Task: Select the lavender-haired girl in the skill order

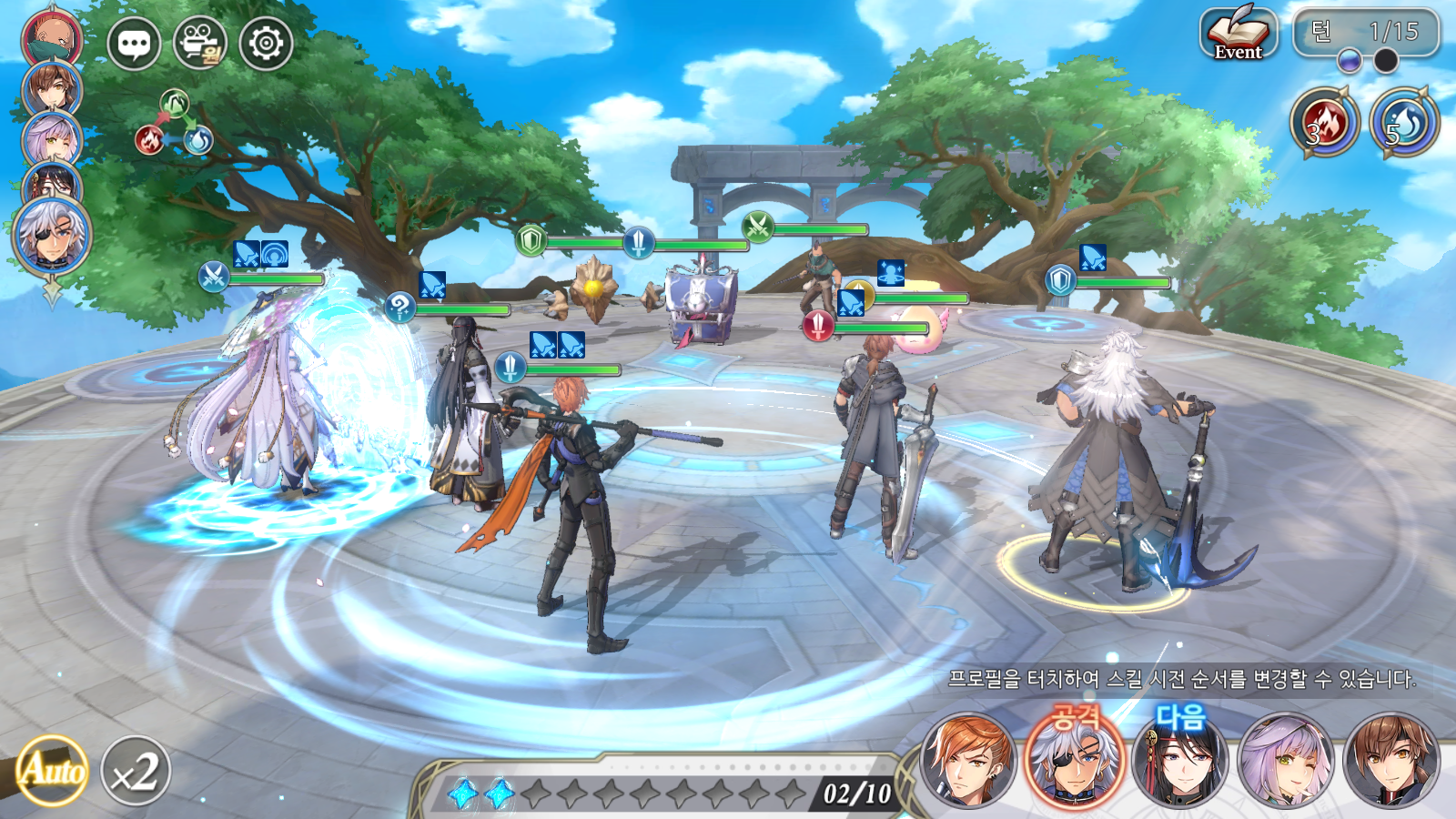Action: click(1285, 763)
